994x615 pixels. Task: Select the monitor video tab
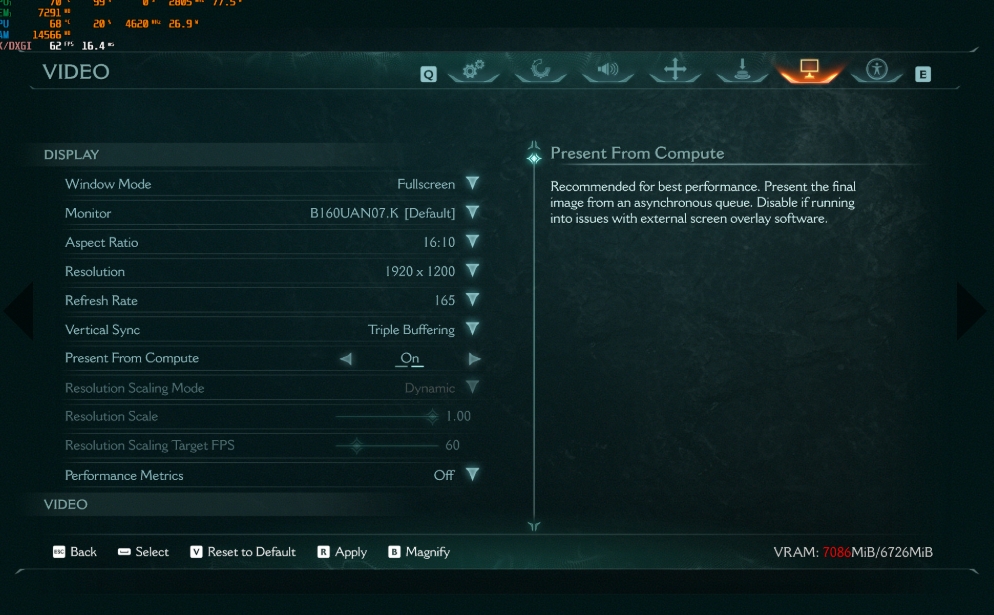tap(809, 70)
